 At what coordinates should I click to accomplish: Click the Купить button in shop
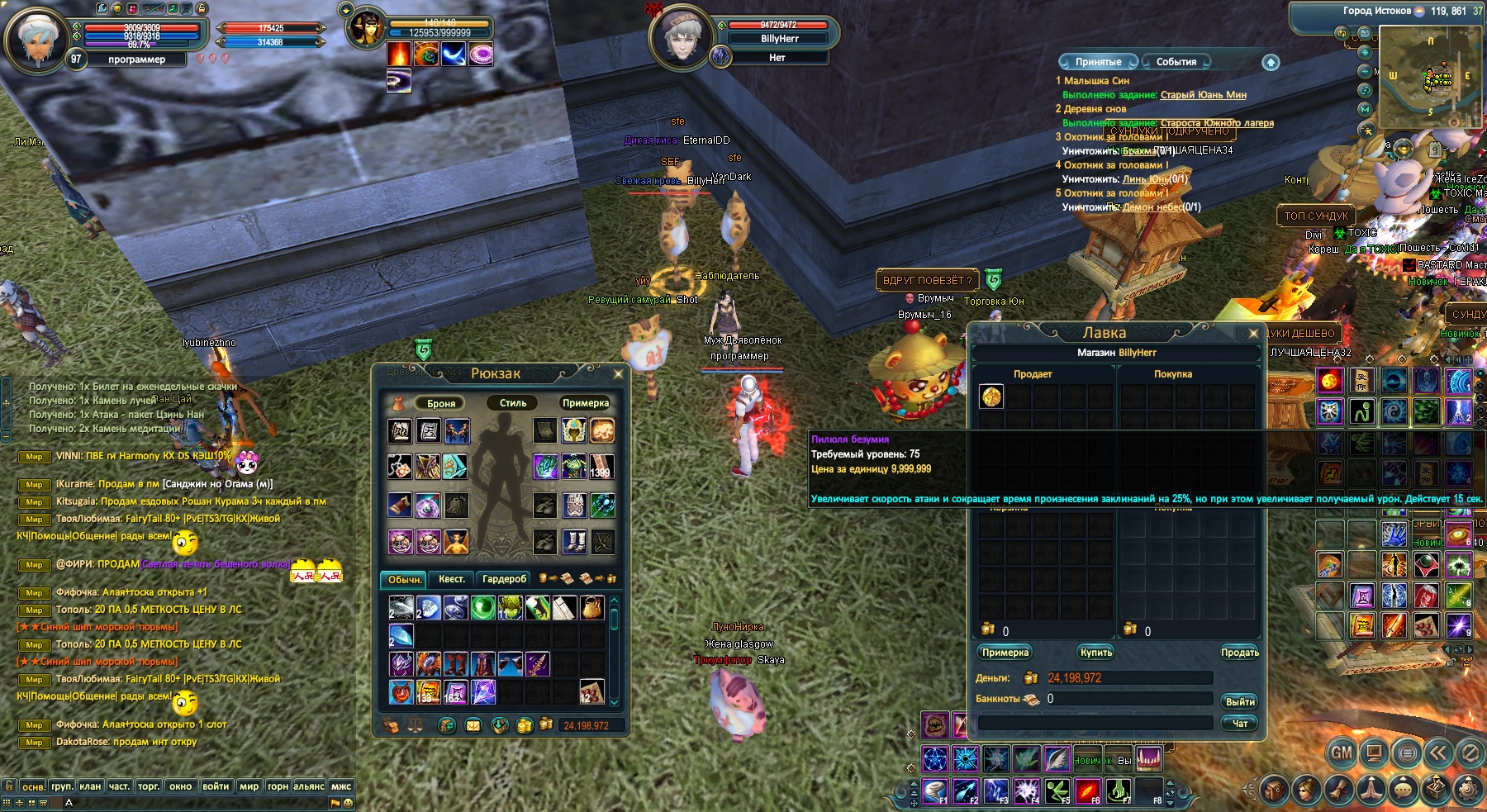[1096, 653]
